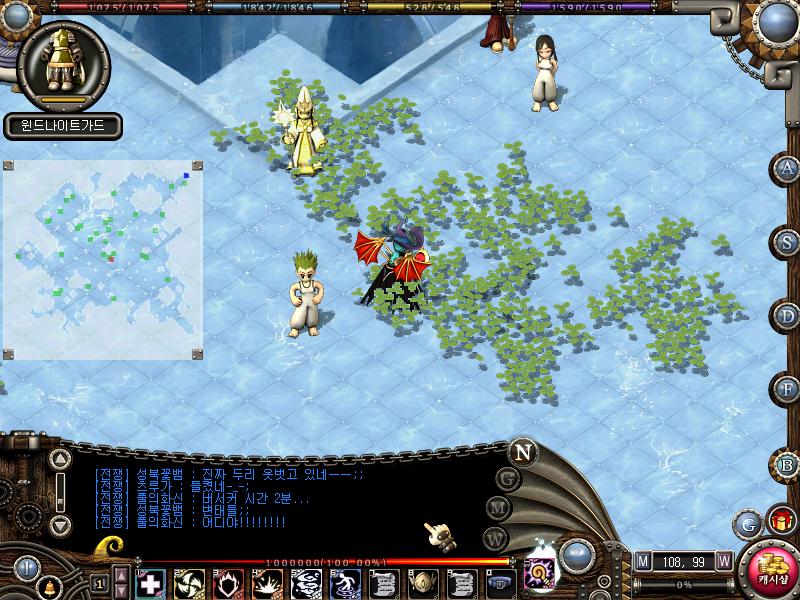Click the round A button on right edge
800x600 pixels.
pos(788,168)
